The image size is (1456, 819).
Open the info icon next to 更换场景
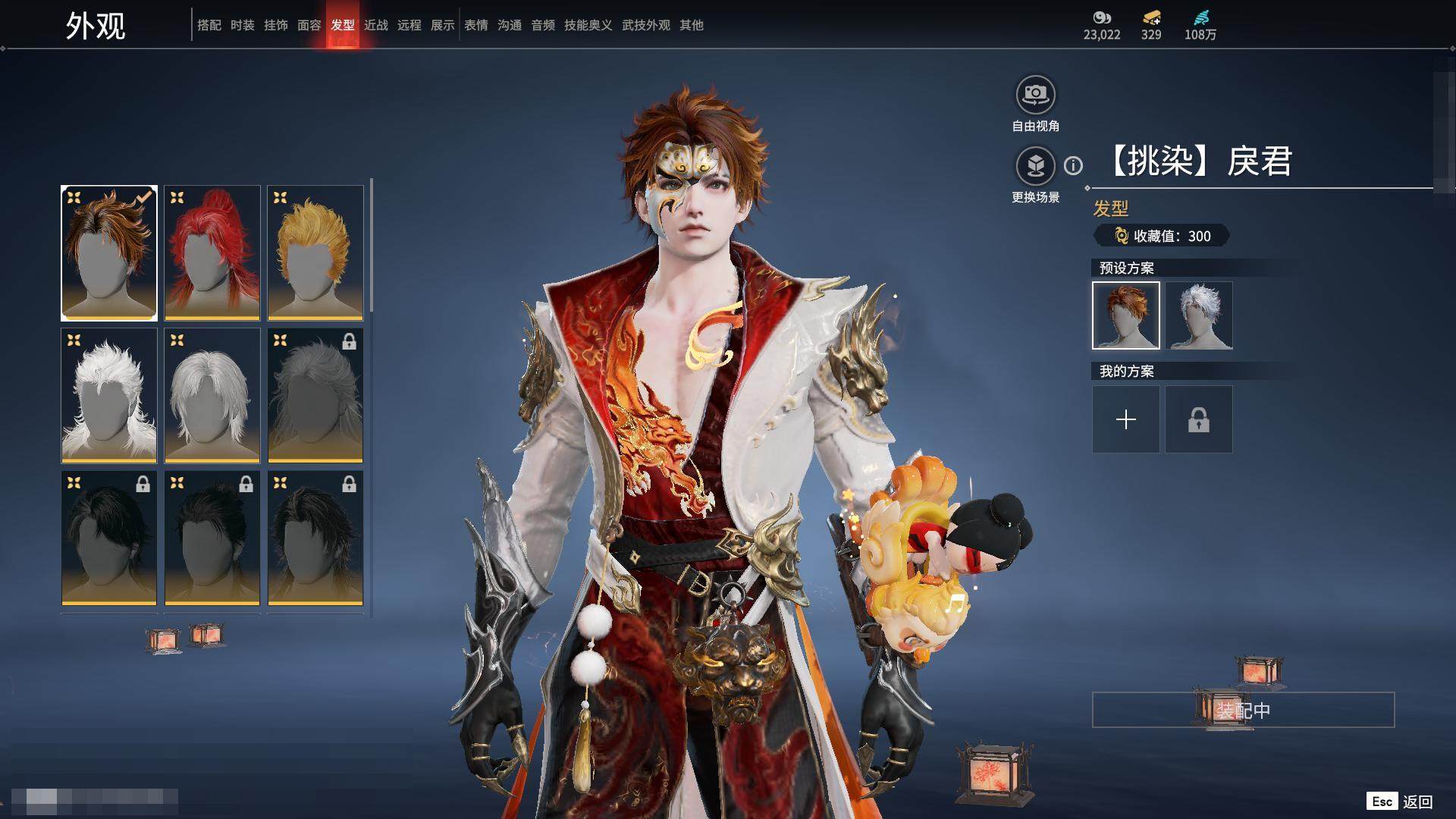[x=1073, y=165]
